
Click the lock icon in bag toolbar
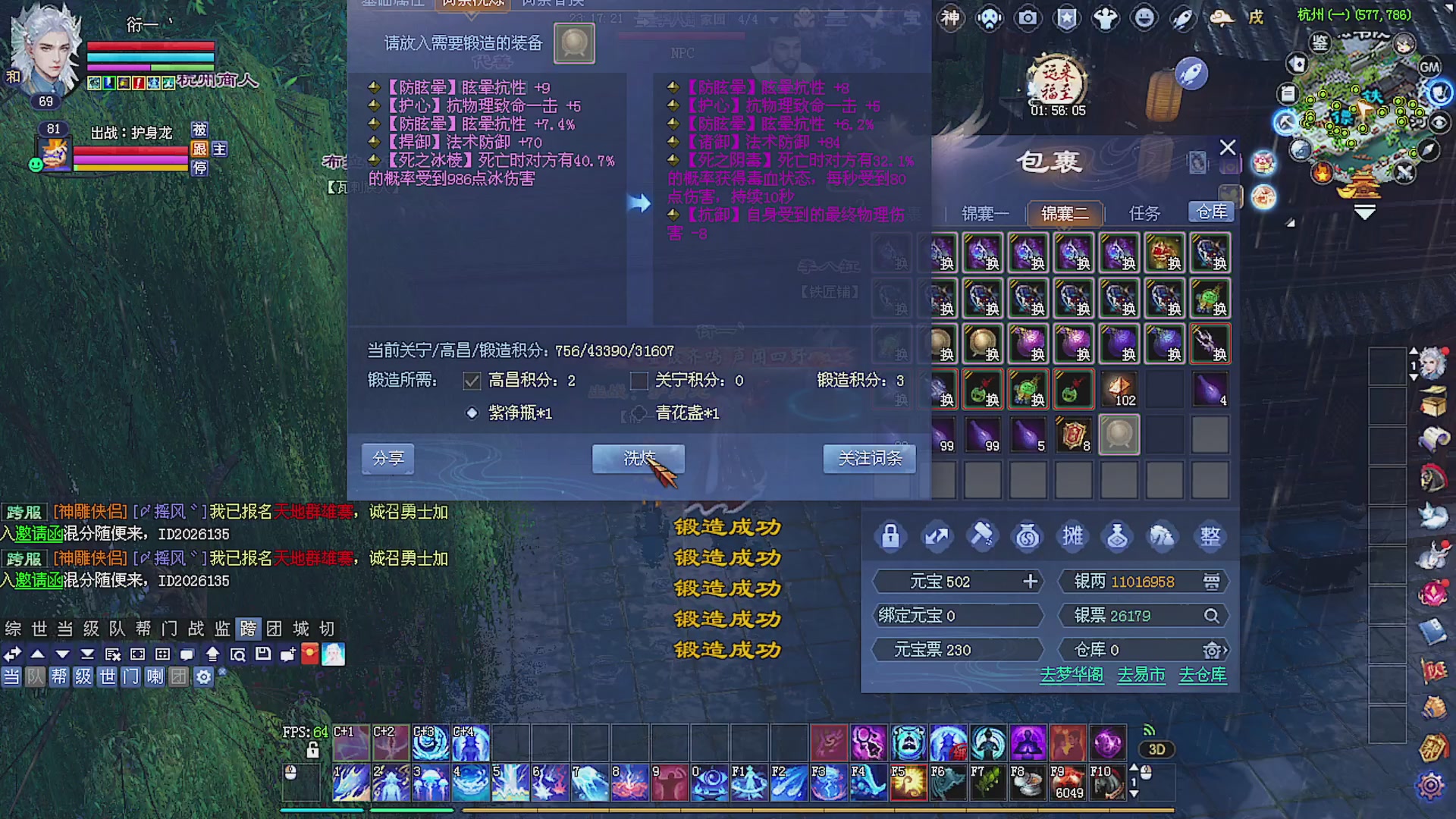pyautogui.click(x=890, y=536)
